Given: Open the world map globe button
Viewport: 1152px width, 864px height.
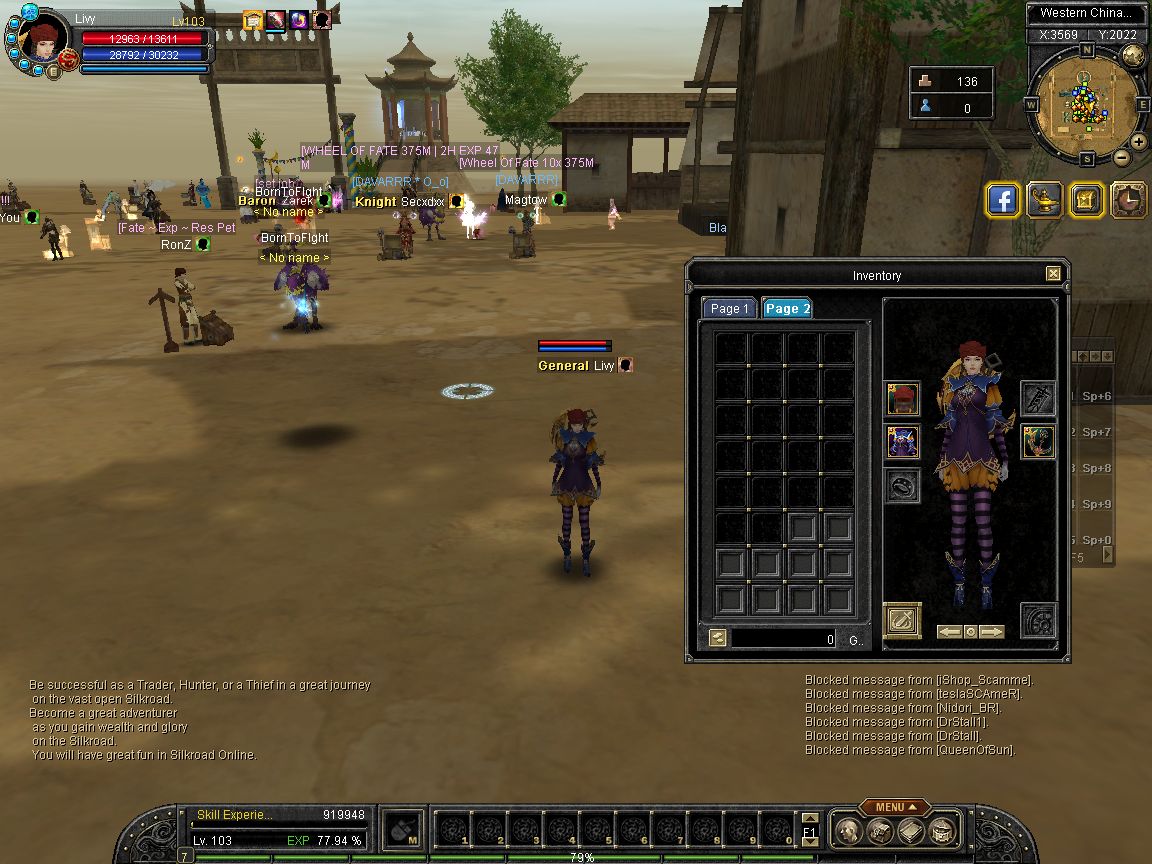Looking at the screenshot, I should (x=1133, y=56).
